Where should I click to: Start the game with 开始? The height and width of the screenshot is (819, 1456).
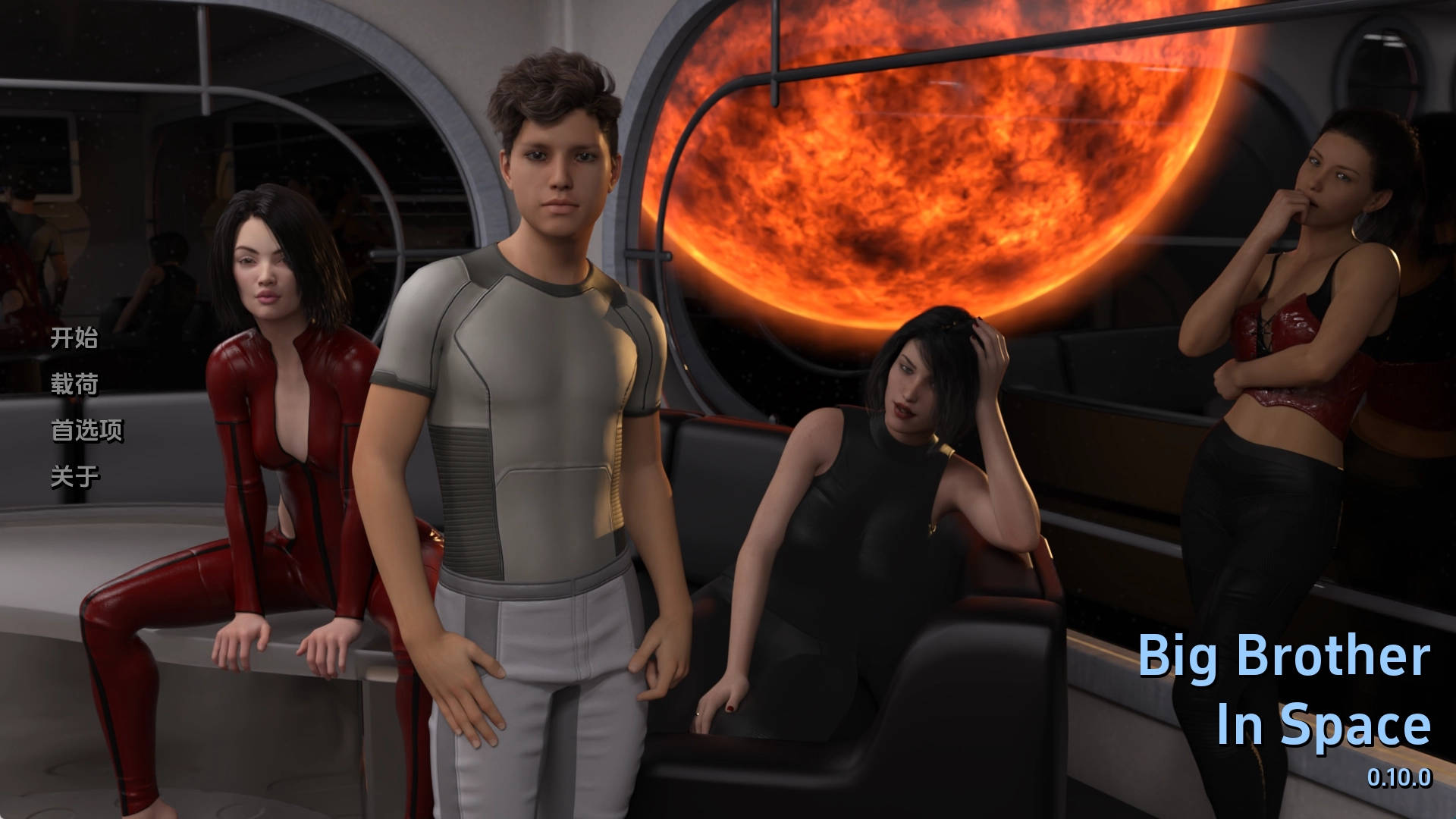coord(74,338)
